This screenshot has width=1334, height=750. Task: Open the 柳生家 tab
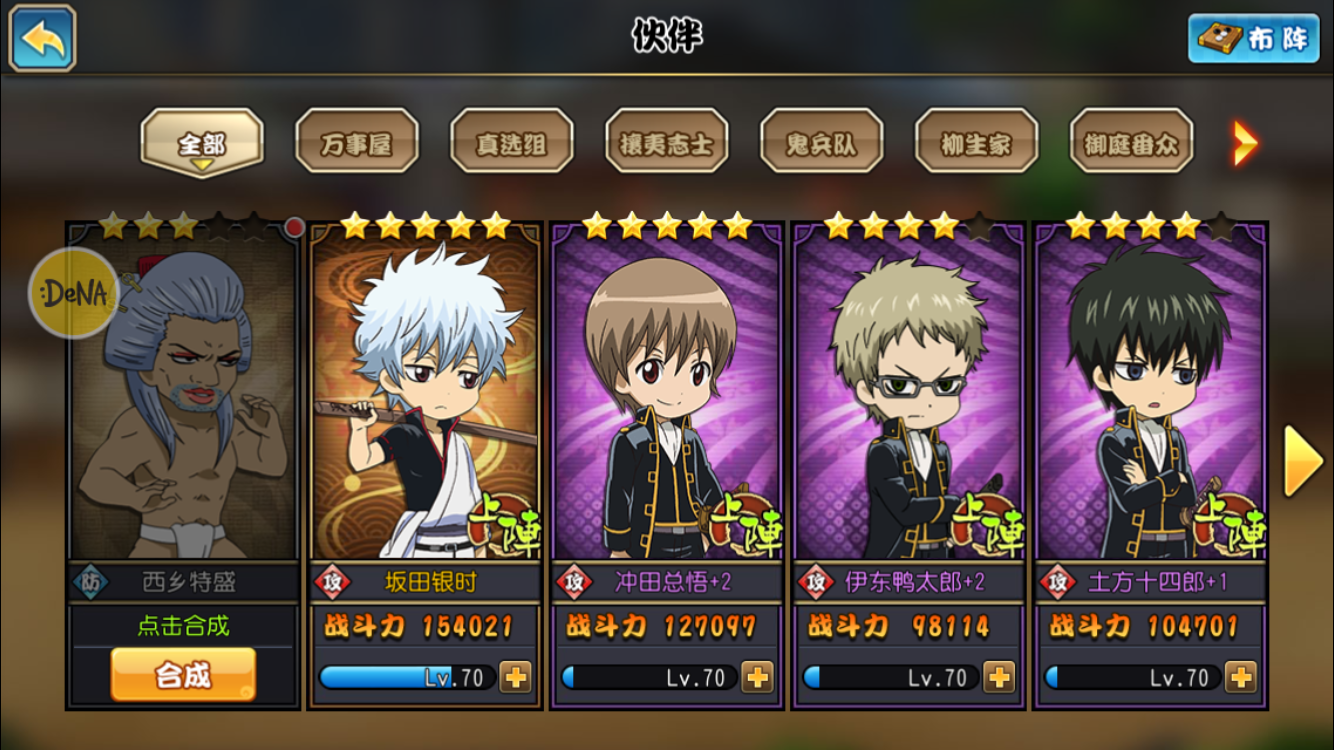(977, 143)
